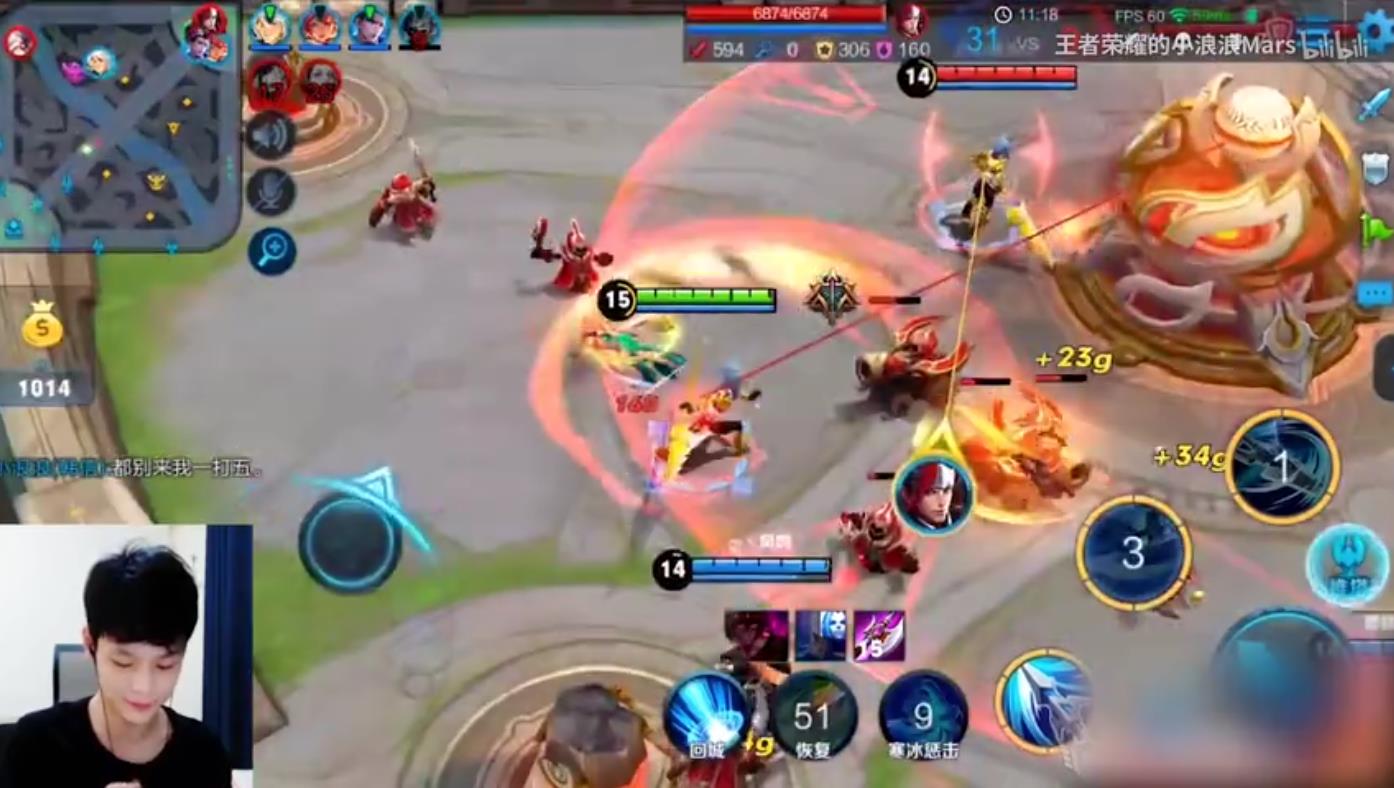Open the quick chat bubble button

tap(1376, 294)
